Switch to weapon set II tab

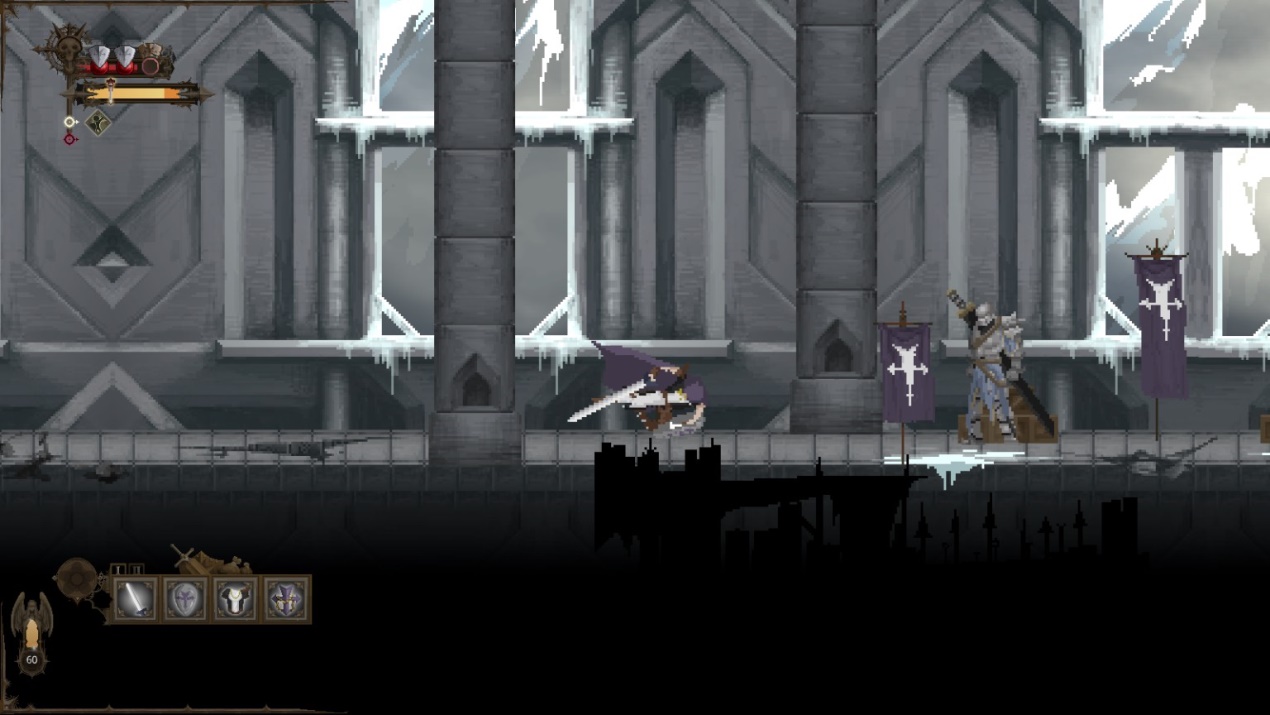click(136, 569)
